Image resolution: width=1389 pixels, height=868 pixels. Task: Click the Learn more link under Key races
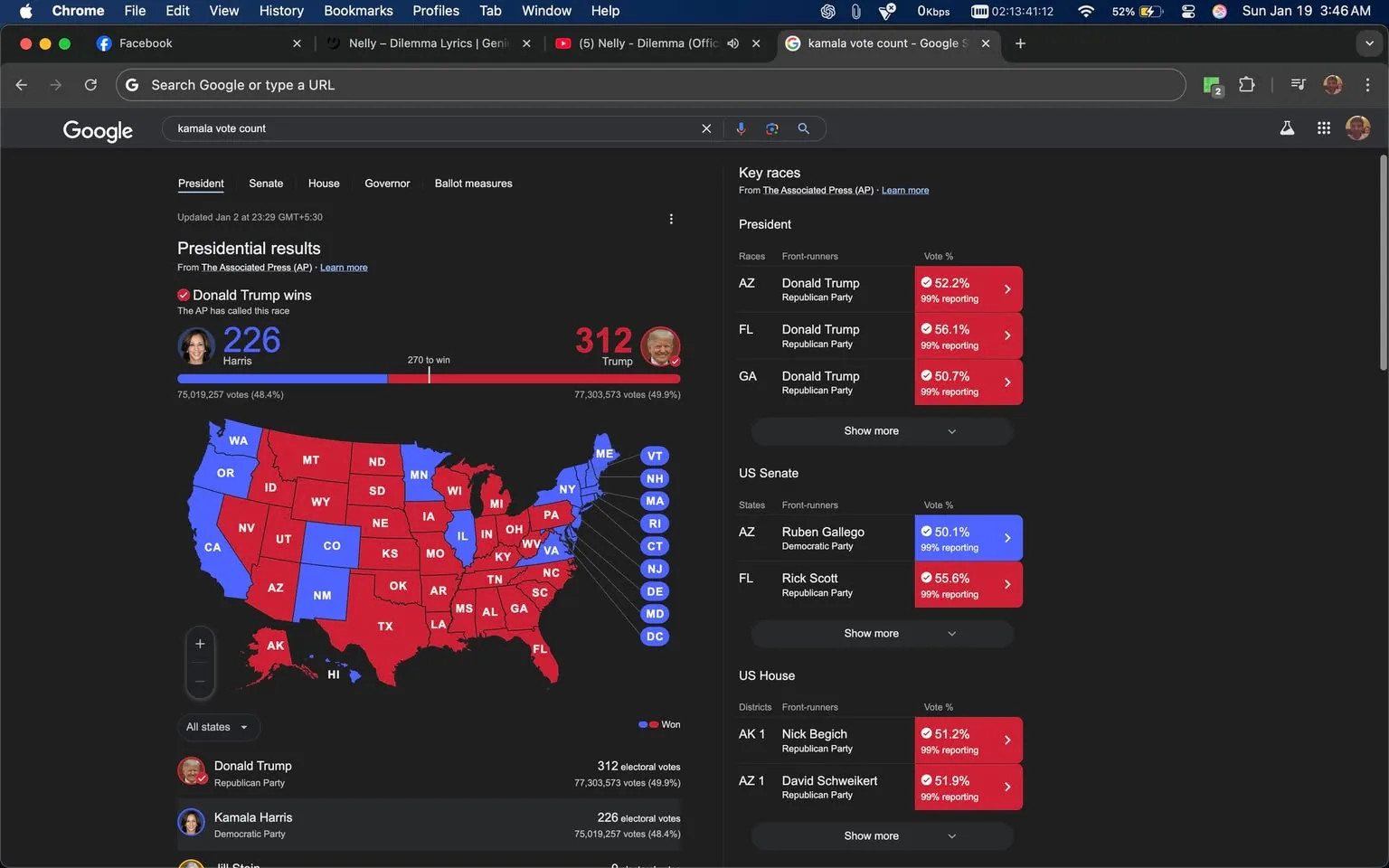point(904,190)
